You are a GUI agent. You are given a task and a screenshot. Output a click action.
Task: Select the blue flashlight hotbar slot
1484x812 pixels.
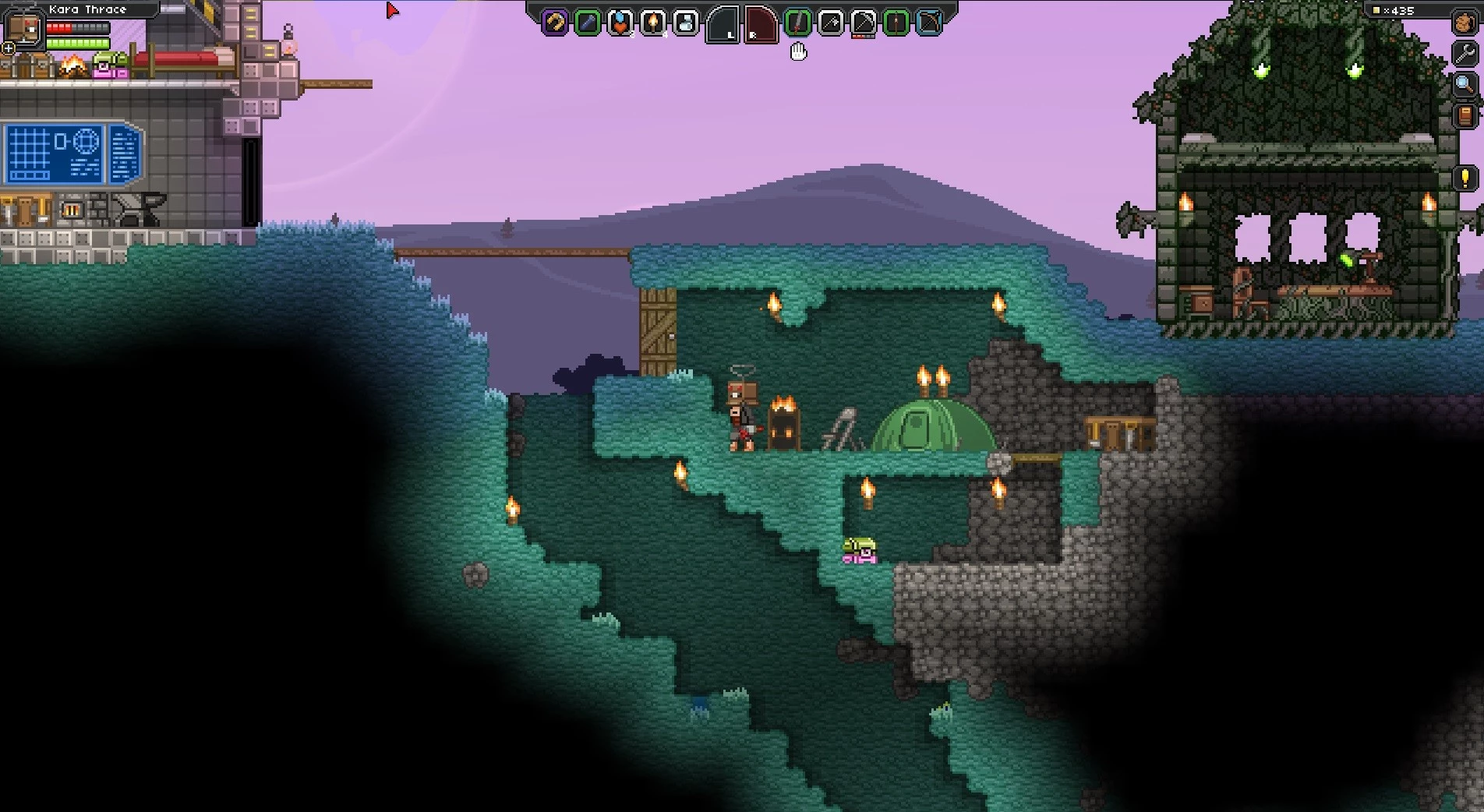(588, 23)
